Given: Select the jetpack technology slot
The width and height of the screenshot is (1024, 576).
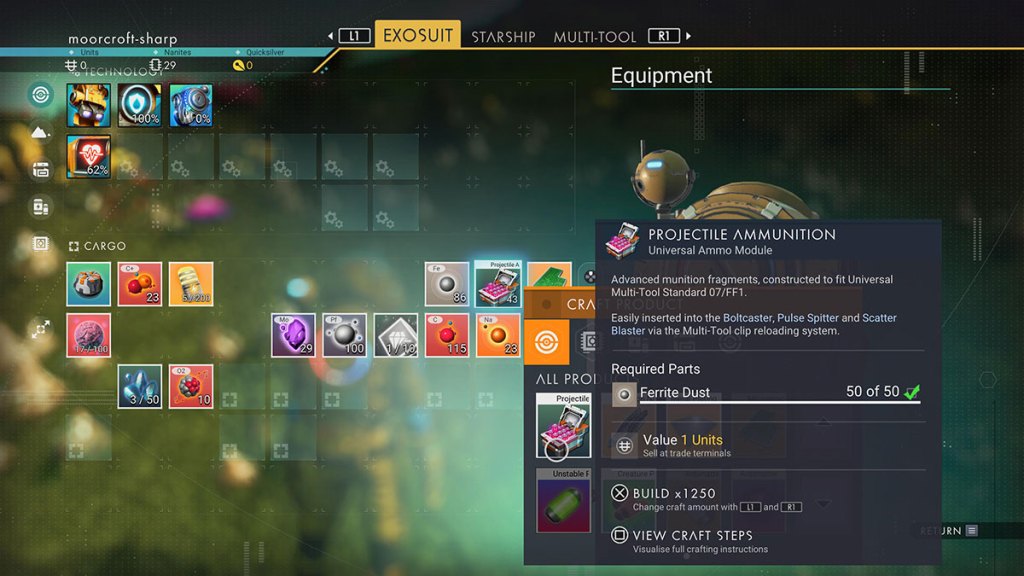Looking at the screenshot, I should click(x=191, y=105).
